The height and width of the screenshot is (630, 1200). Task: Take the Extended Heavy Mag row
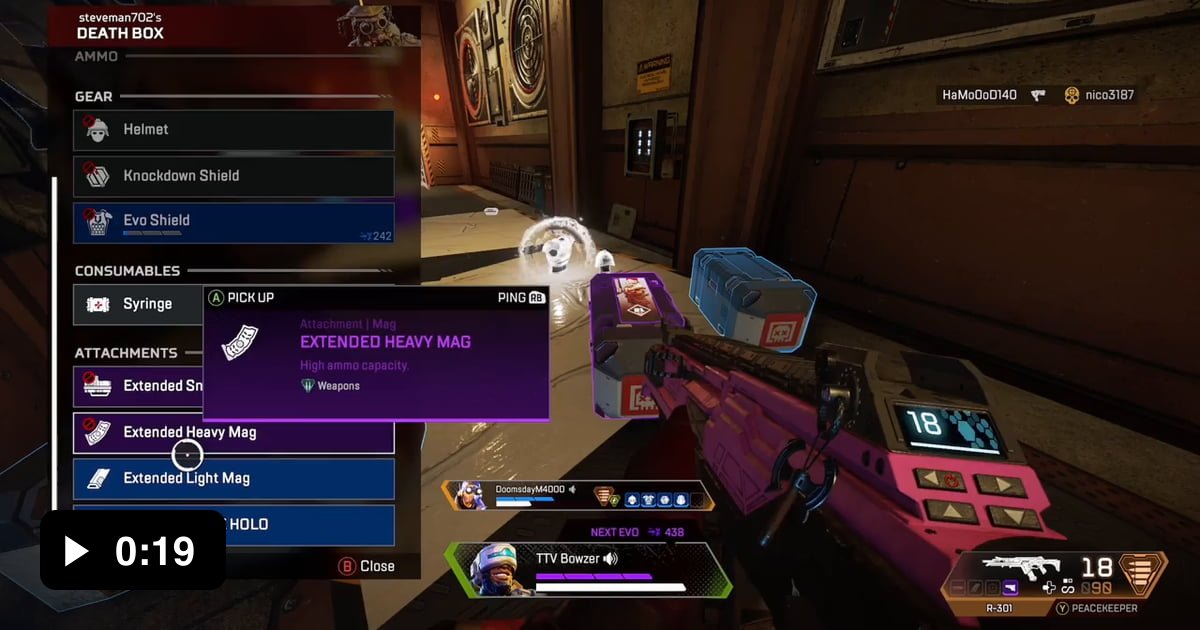[233, 433]
